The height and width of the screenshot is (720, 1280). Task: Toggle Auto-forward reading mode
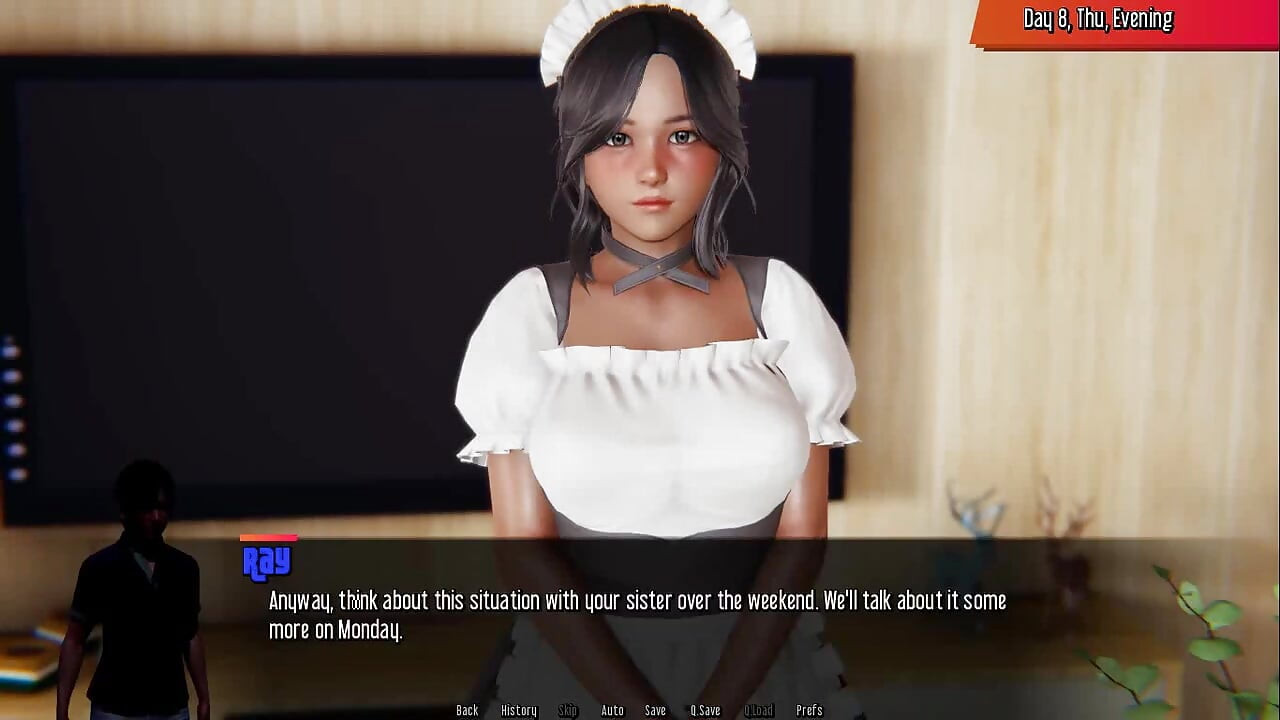point(610,710)
